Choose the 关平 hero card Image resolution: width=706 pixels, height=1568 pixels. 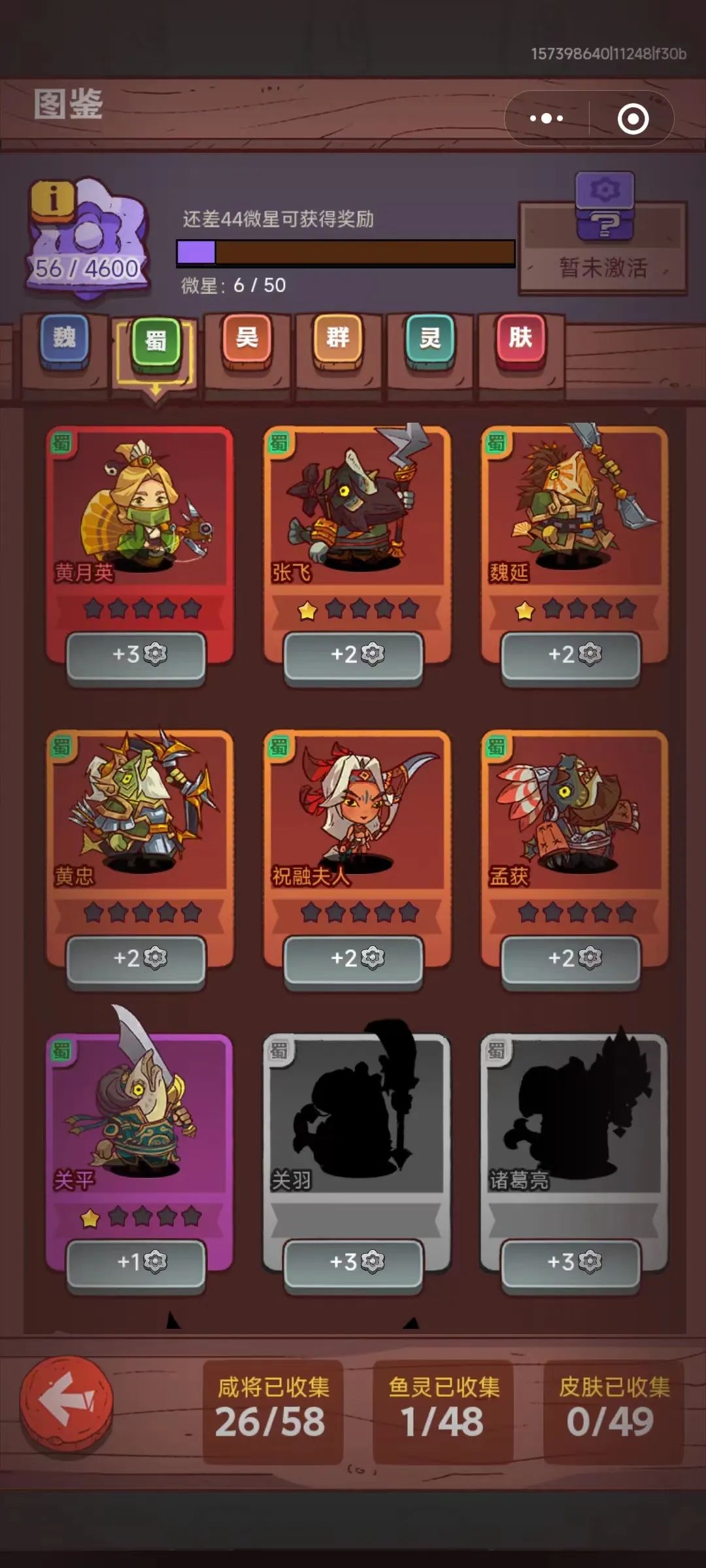[139, 1117]
